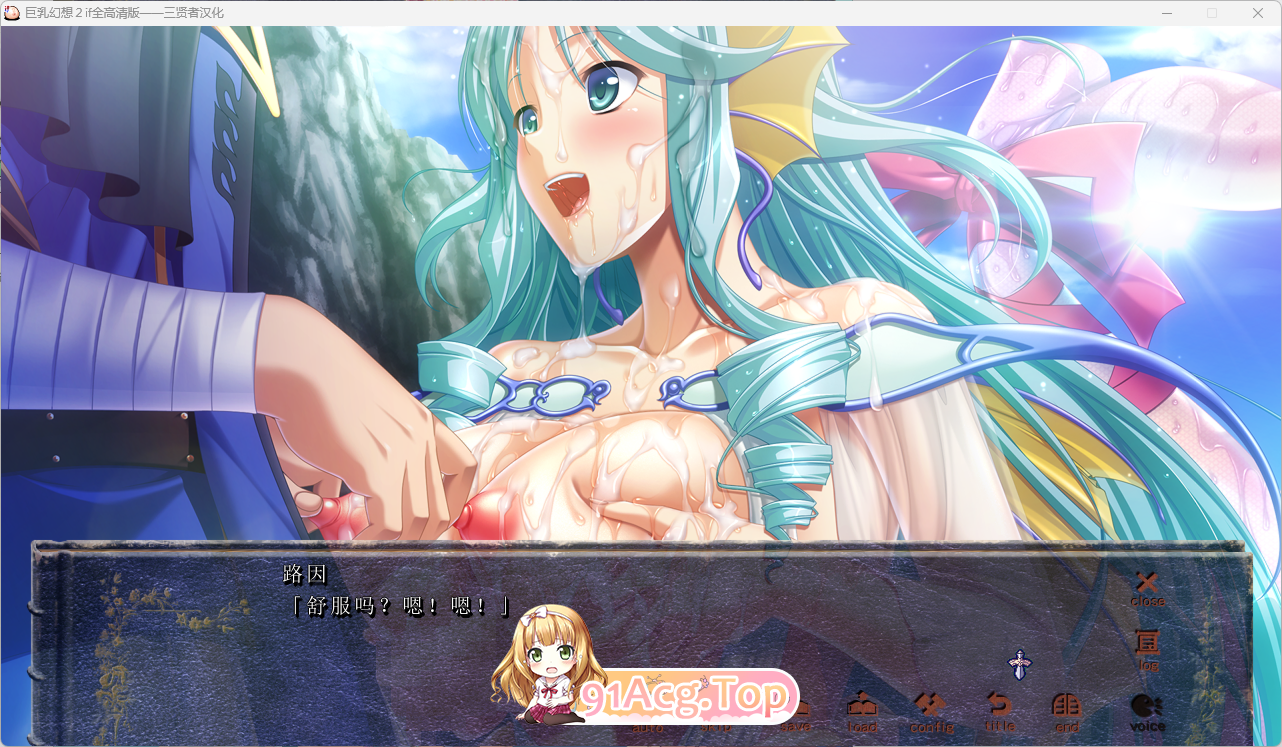Open the config settings

(x=931, y=712)
